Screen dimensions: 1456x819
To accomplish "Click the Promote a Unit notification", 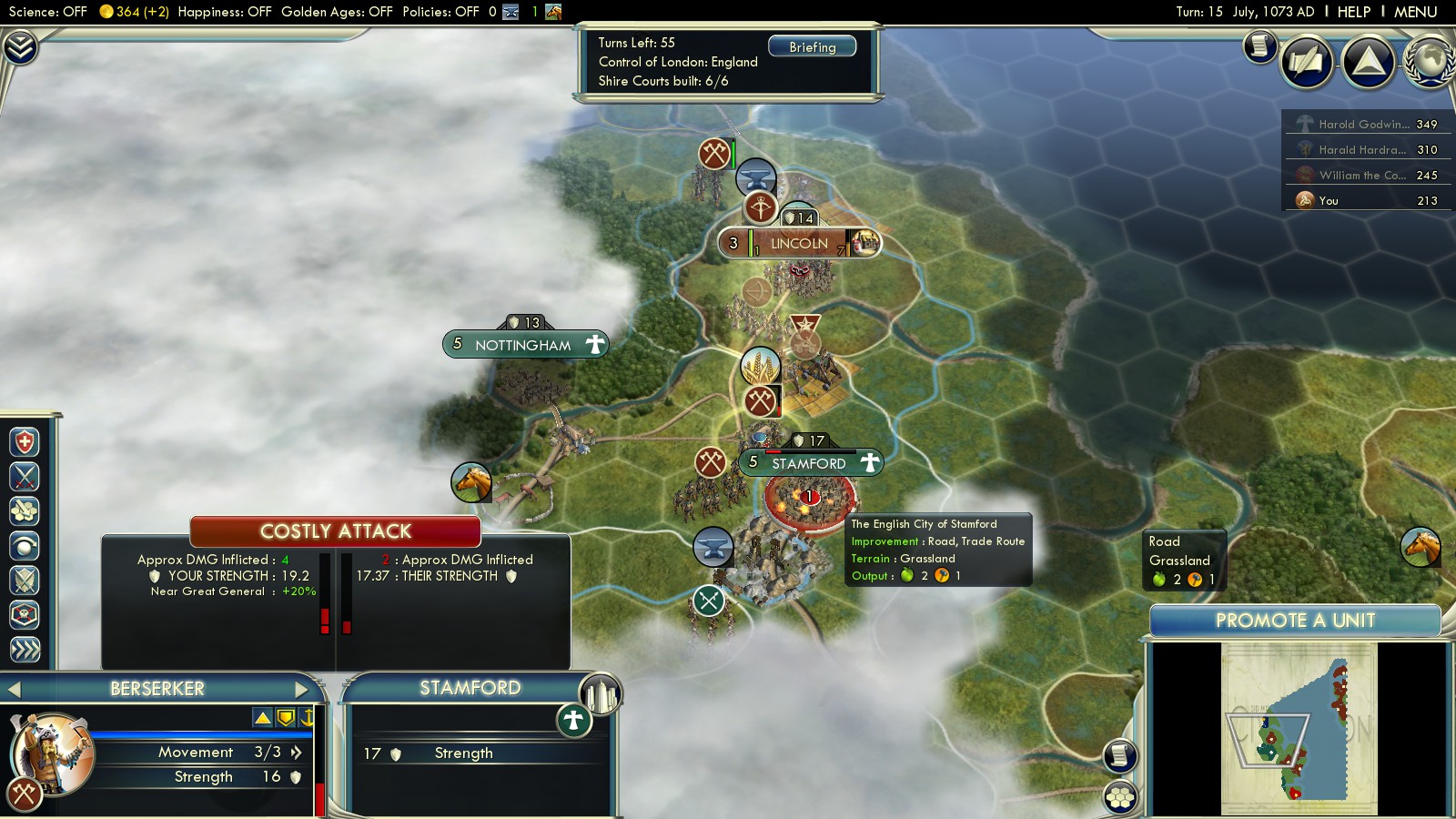I will [x=1294, y=621].
